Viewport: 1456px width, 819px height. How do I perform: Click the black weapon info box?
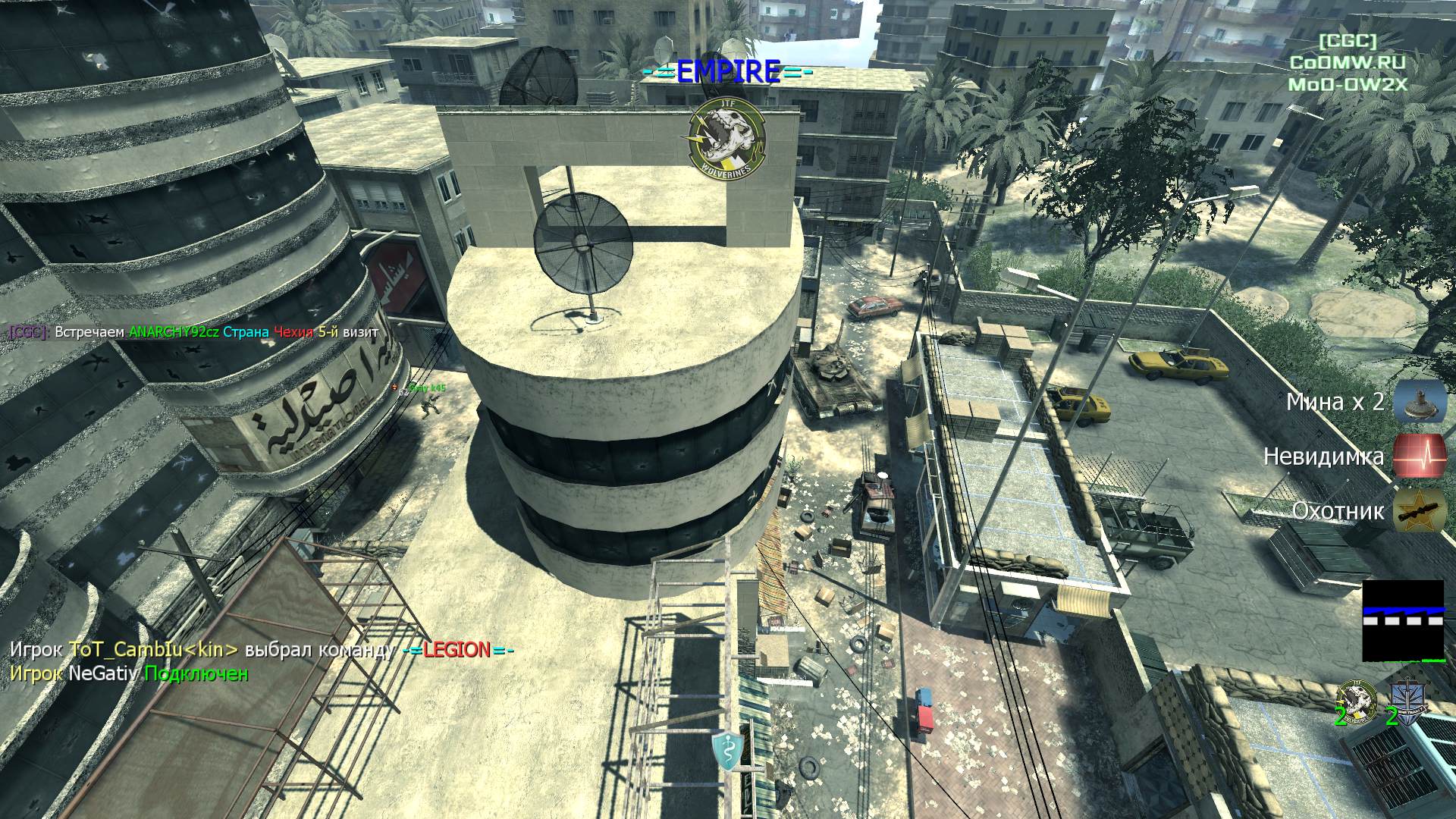pos(1402,620)
